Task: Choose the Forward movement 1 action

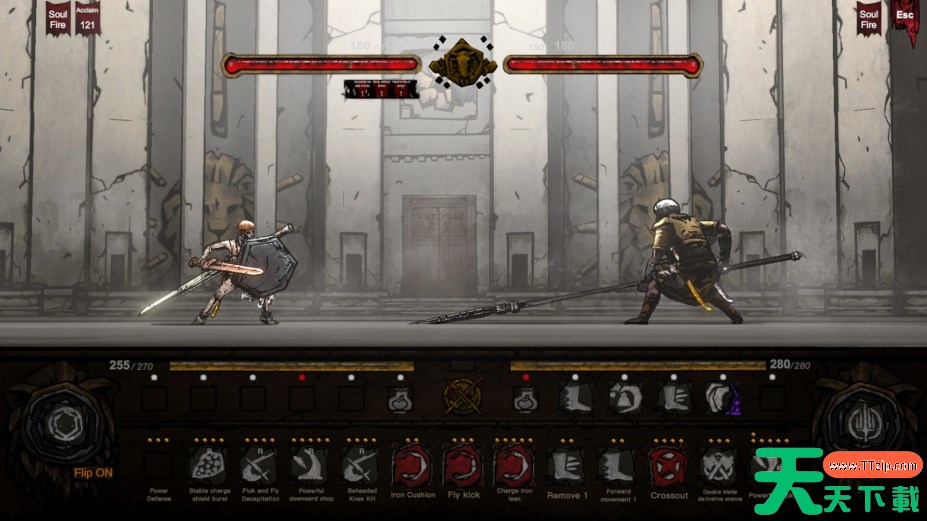Action: point(617,466)
